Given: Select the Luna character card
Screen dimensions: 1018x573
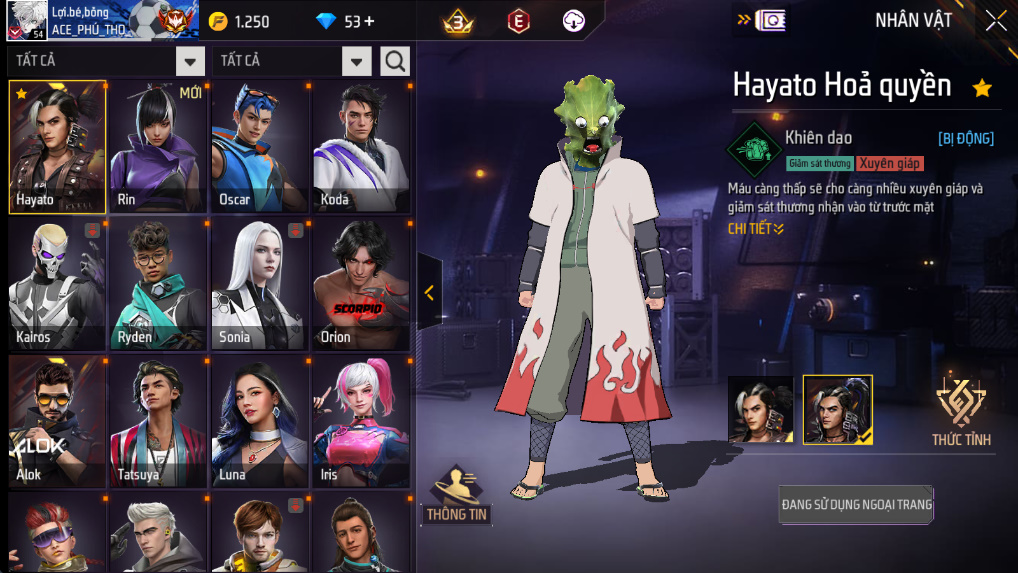Looking at the screenshot, I should click(x=260, y=422).
